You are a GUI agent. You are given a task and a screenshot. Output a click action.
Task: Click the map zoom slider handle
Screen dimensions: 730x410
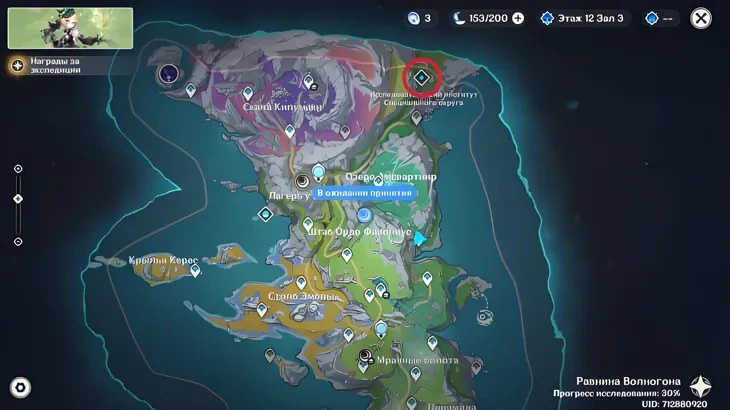coord(18,199)
